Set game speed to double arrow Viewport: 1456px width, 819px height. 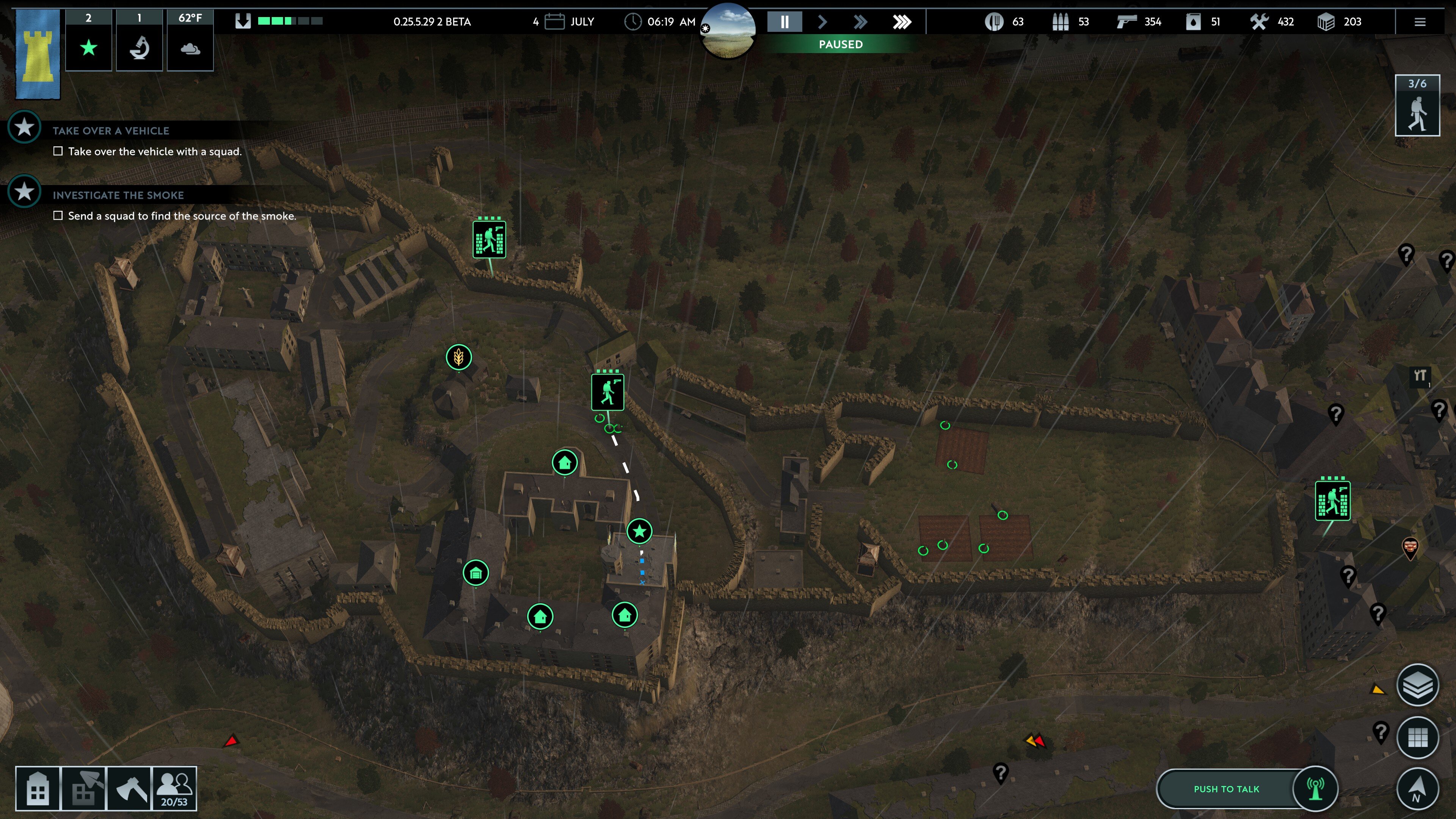click(860, 22)
